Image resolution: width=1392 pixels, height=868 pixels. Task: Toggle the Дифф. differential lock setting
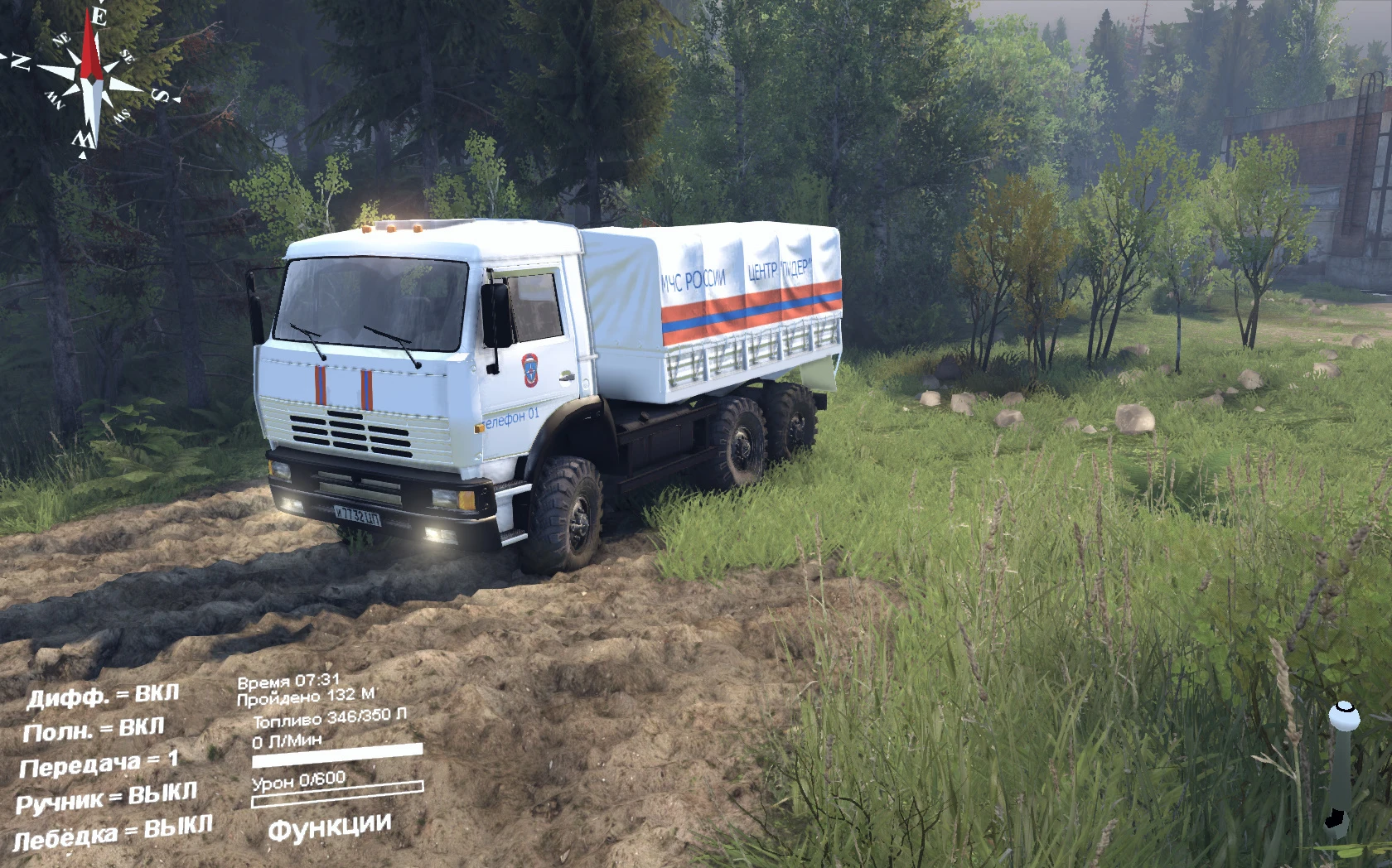pos(104,696)
